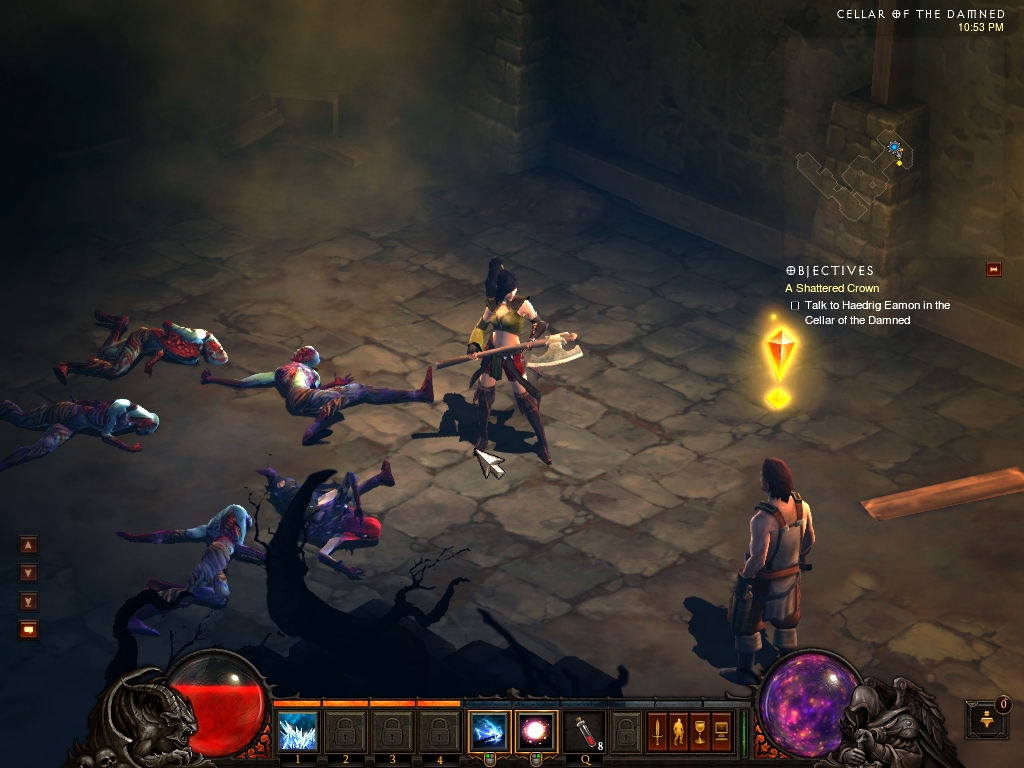This screenshot has height=768, width=1024.
Task: Click the notification icon showing 0
Action: pos(987,719)
